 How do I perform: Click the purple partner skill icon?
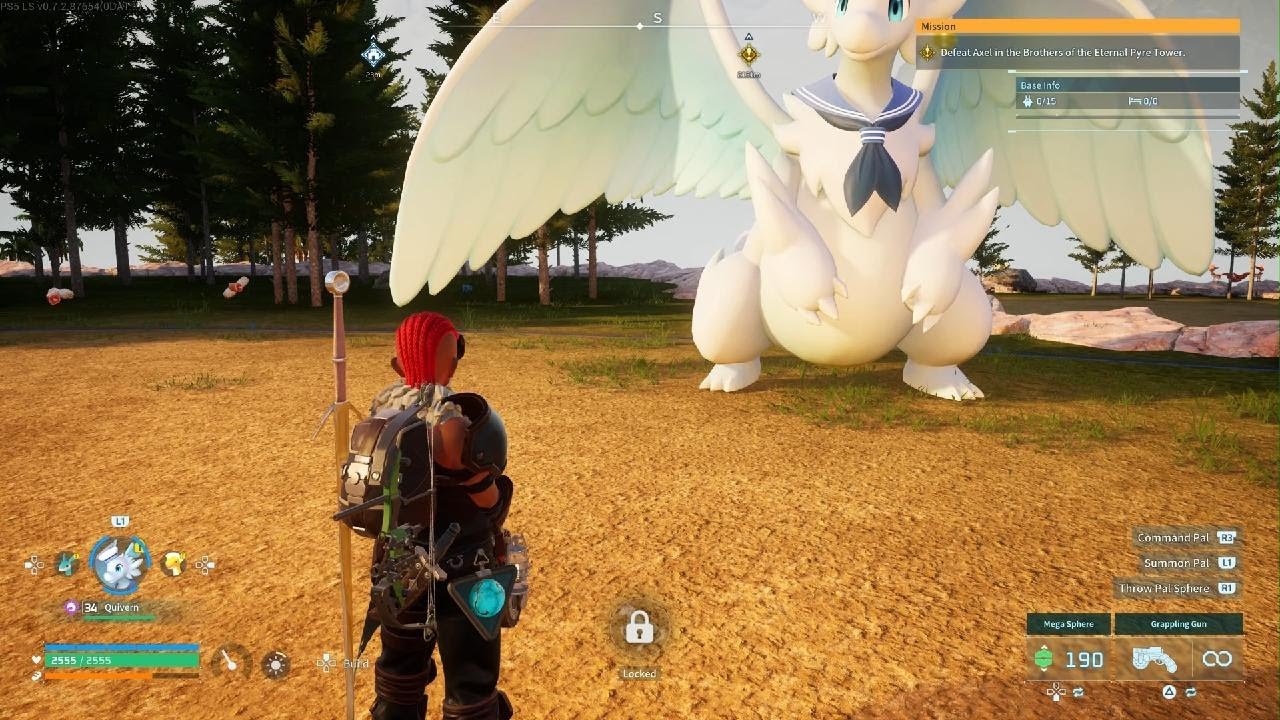[x=71, y=607]
